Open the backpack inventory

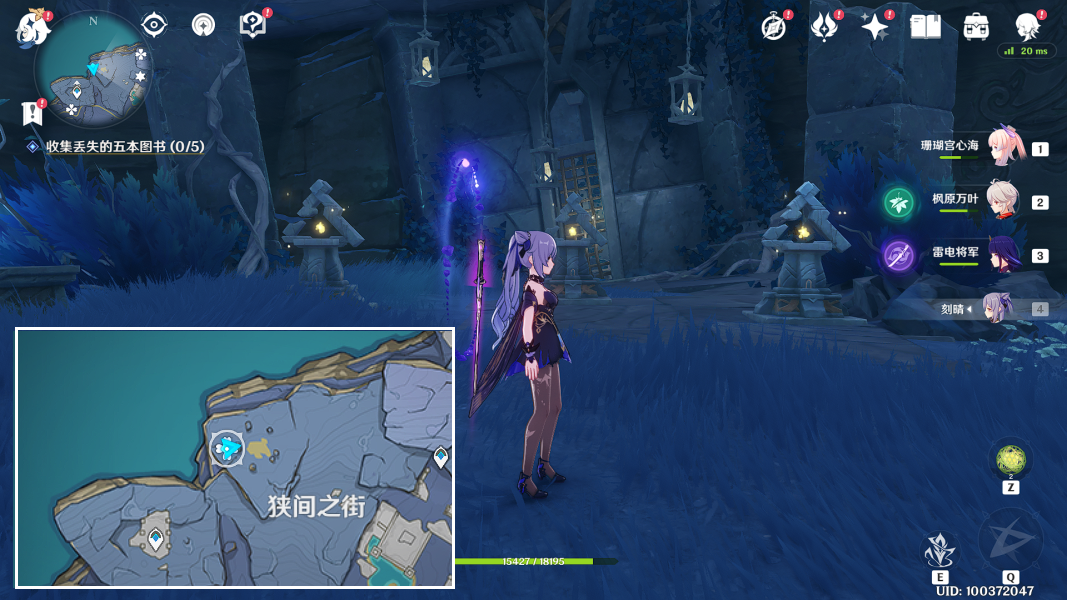pyautogui.click(x=976, y=27)
